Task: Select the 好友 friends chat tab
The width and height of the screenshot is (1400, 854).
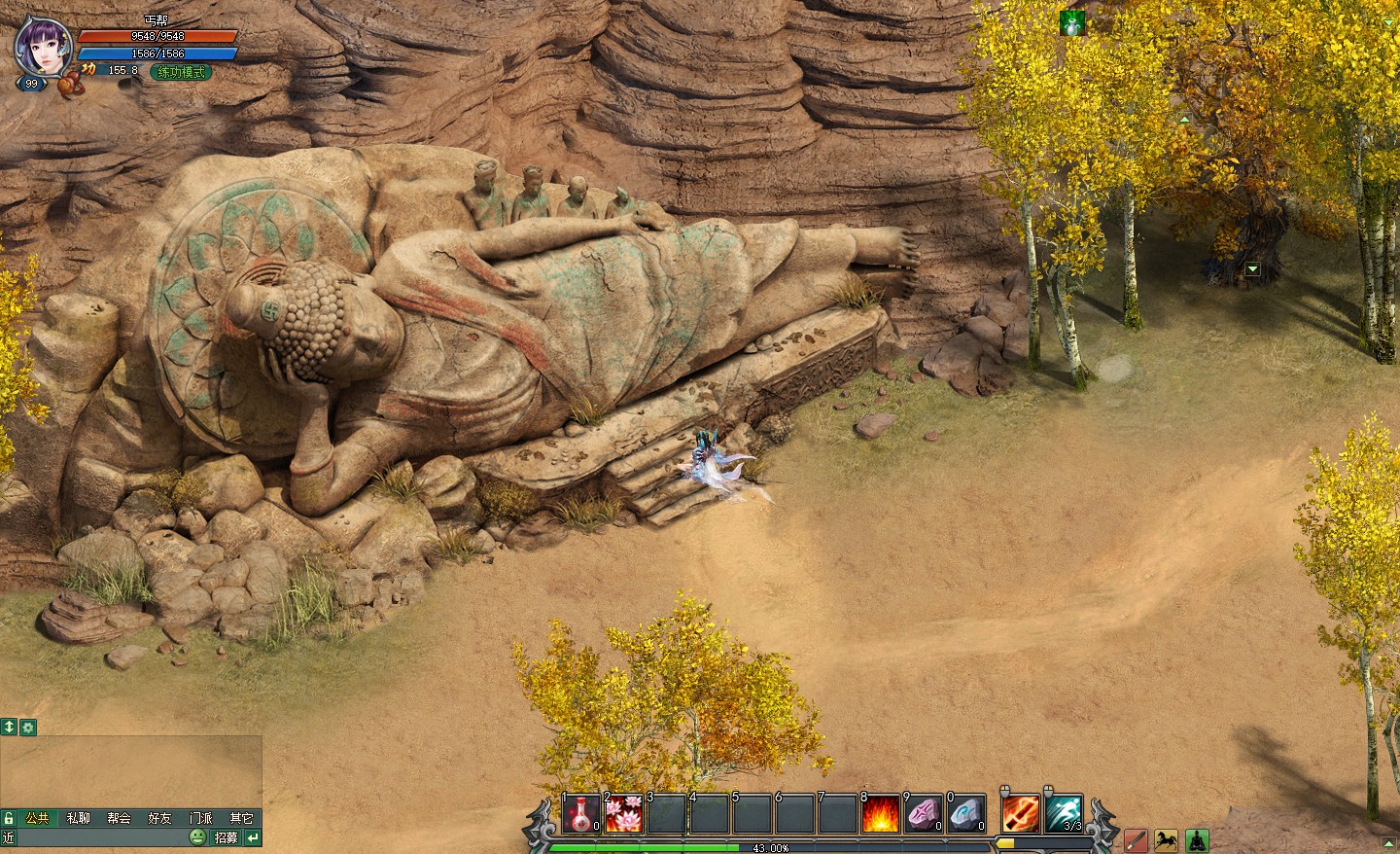Action: [x=159, y=818]
